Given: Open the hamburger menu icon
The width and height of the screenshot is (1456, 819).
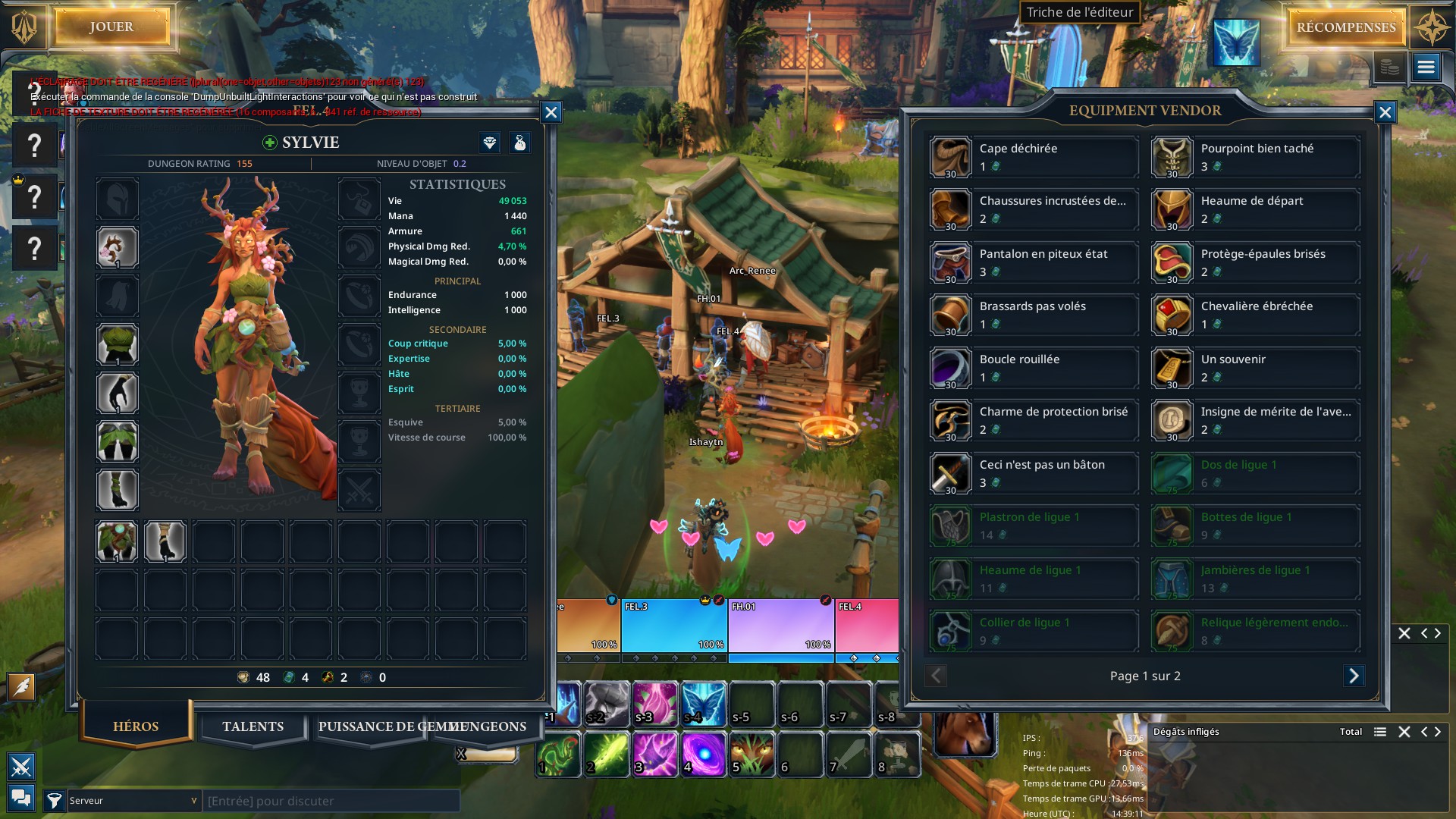Looking at the screenshot, I should pos(1426,67).
